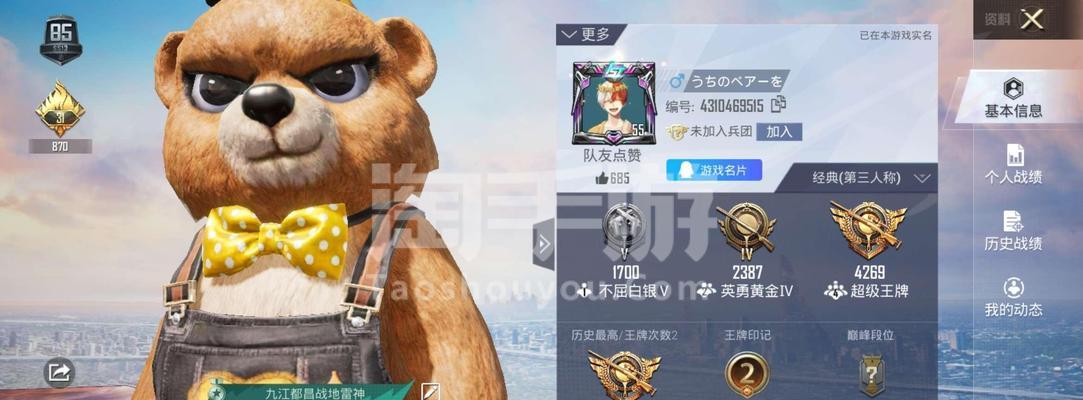
Task: Open the 个人战绩 tab
Action: [1013, 165]
